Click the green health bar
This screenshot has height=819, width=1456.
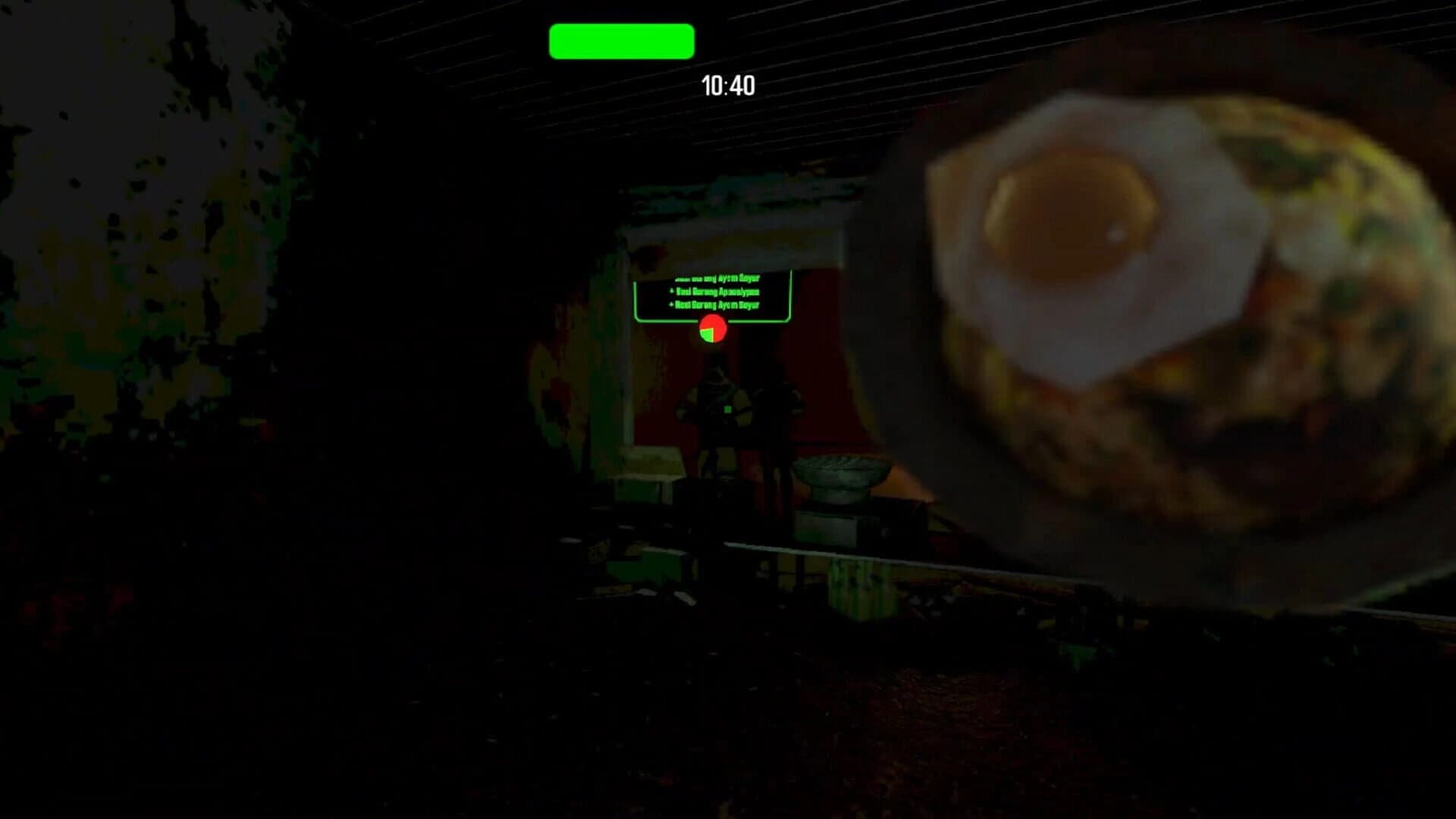(620, 41)
